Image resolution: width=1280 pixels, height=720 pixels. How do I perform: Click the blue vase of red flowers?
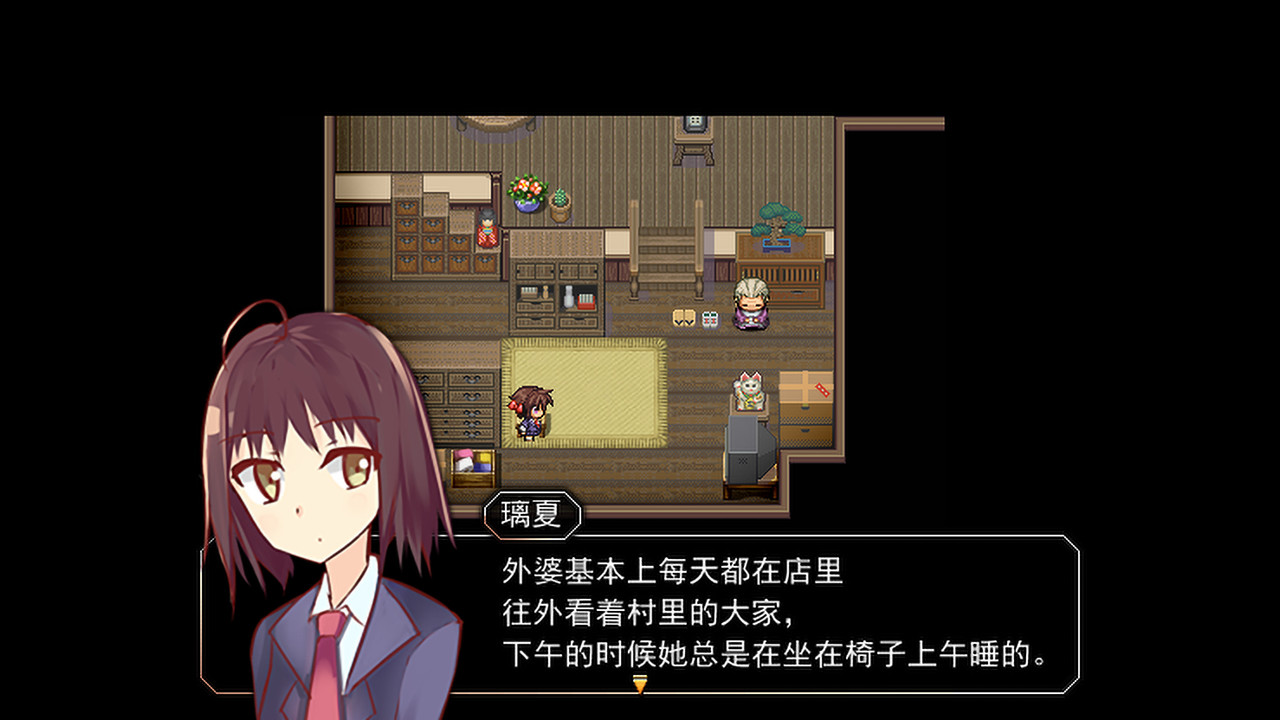(x=526, y=193)
